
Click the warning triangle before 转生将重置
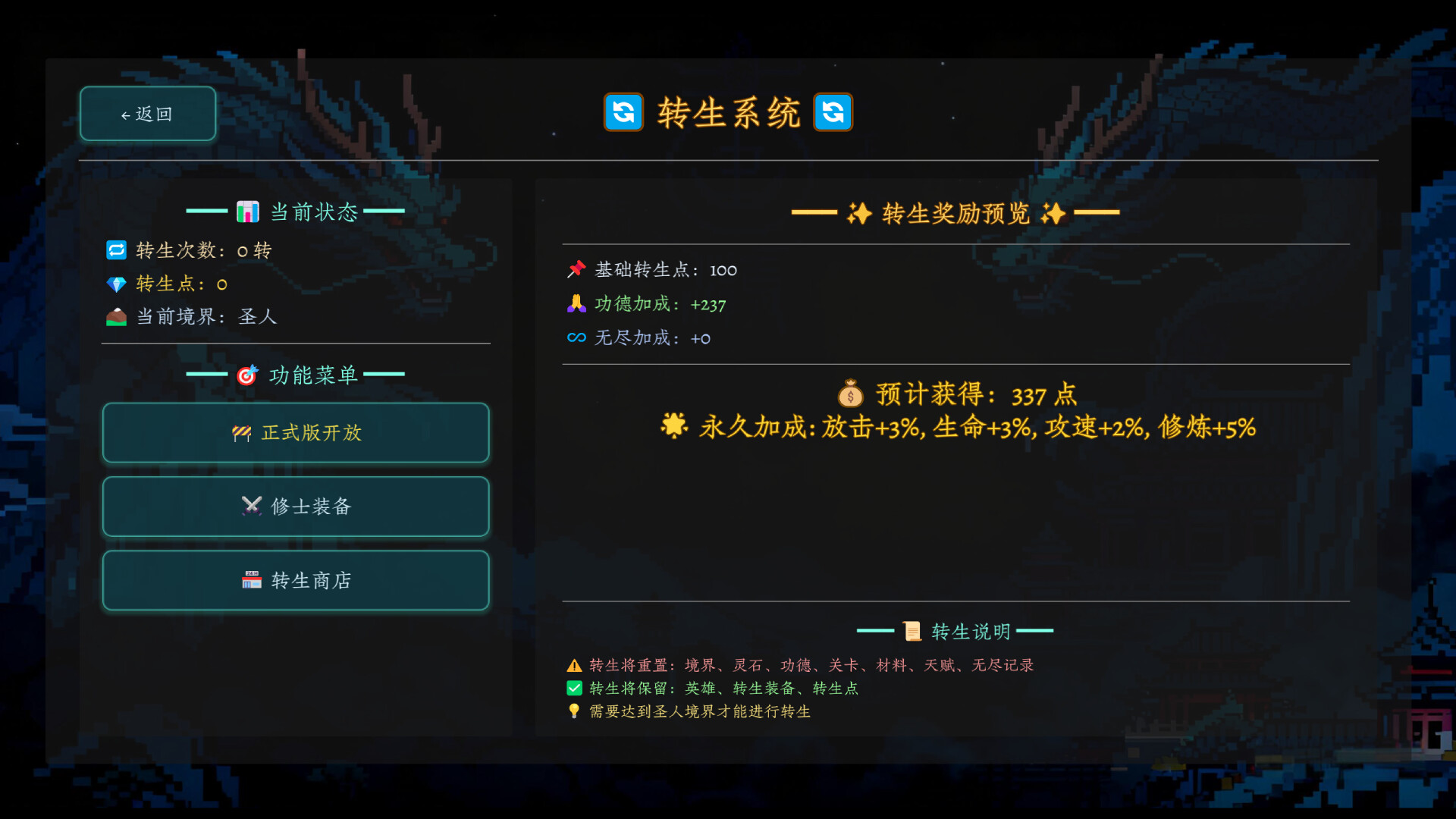573,665
